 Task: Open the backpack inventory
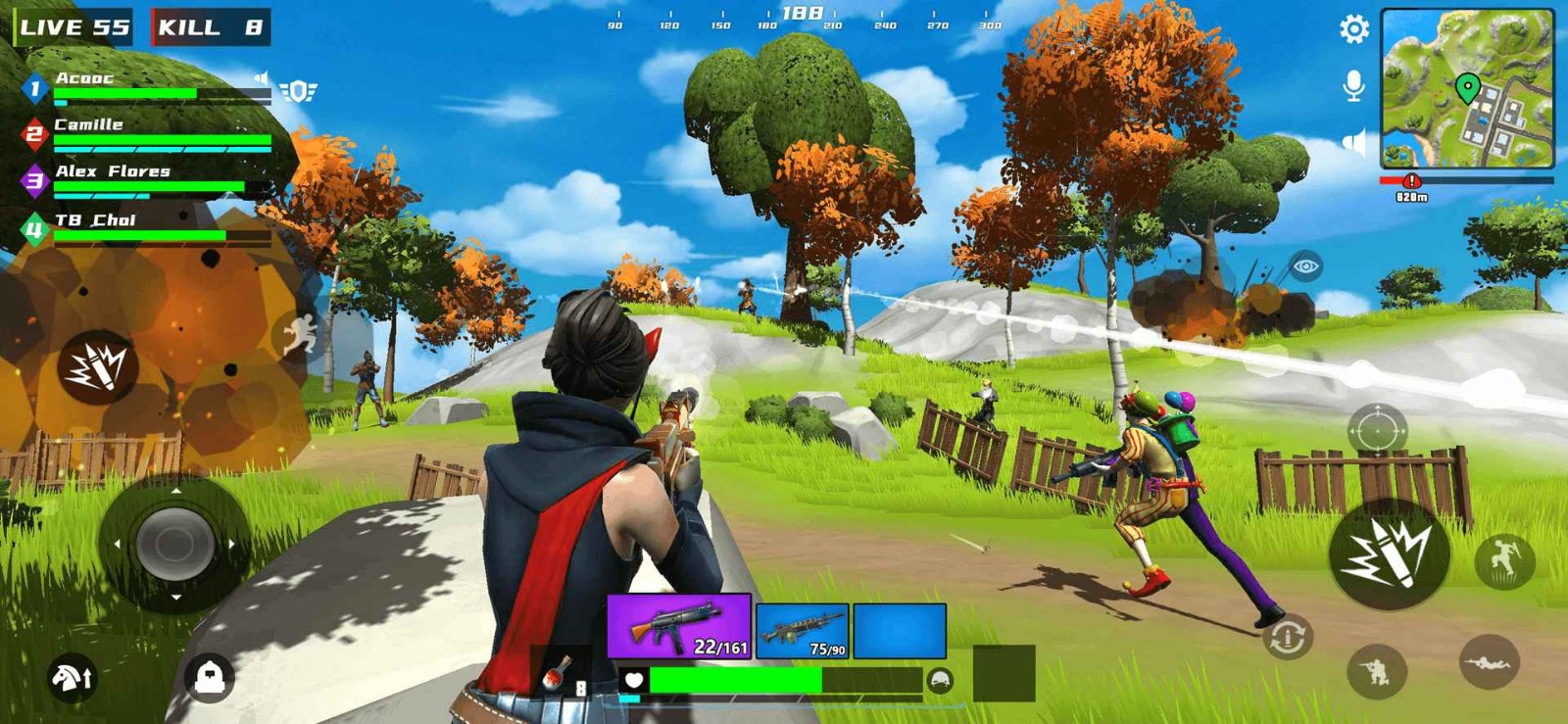click(x=210, y=677)
